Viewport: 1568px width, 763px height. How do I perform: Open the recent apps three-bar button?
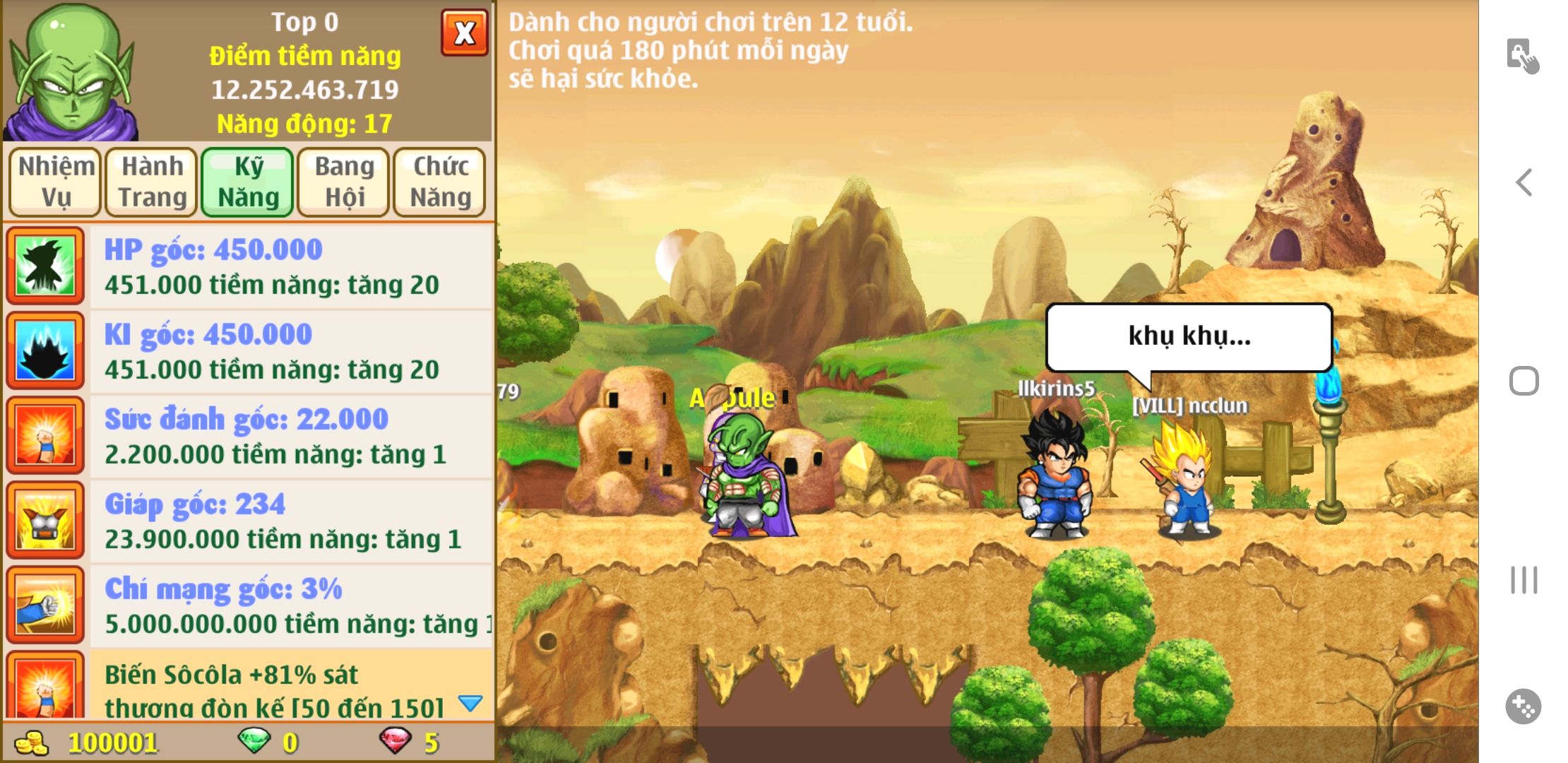tap(1524, 580)
